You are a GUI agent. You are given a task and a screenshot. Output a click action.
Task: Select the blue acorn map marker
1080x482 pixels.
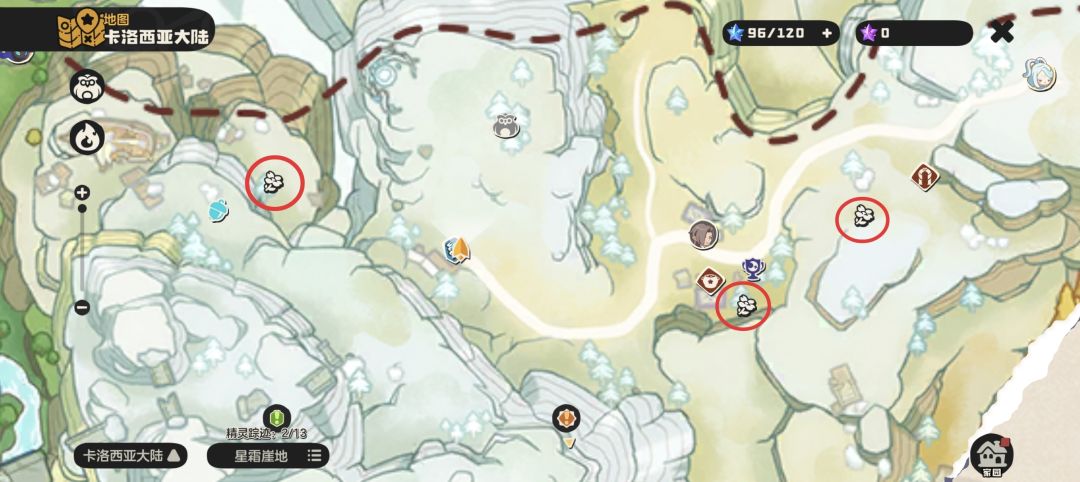click(x=219, y=209)
